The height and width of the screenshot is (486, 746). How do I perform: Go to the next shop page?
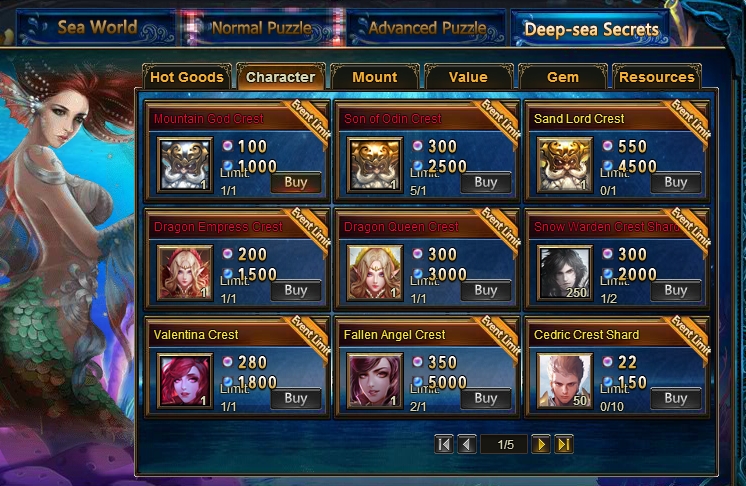541,445
